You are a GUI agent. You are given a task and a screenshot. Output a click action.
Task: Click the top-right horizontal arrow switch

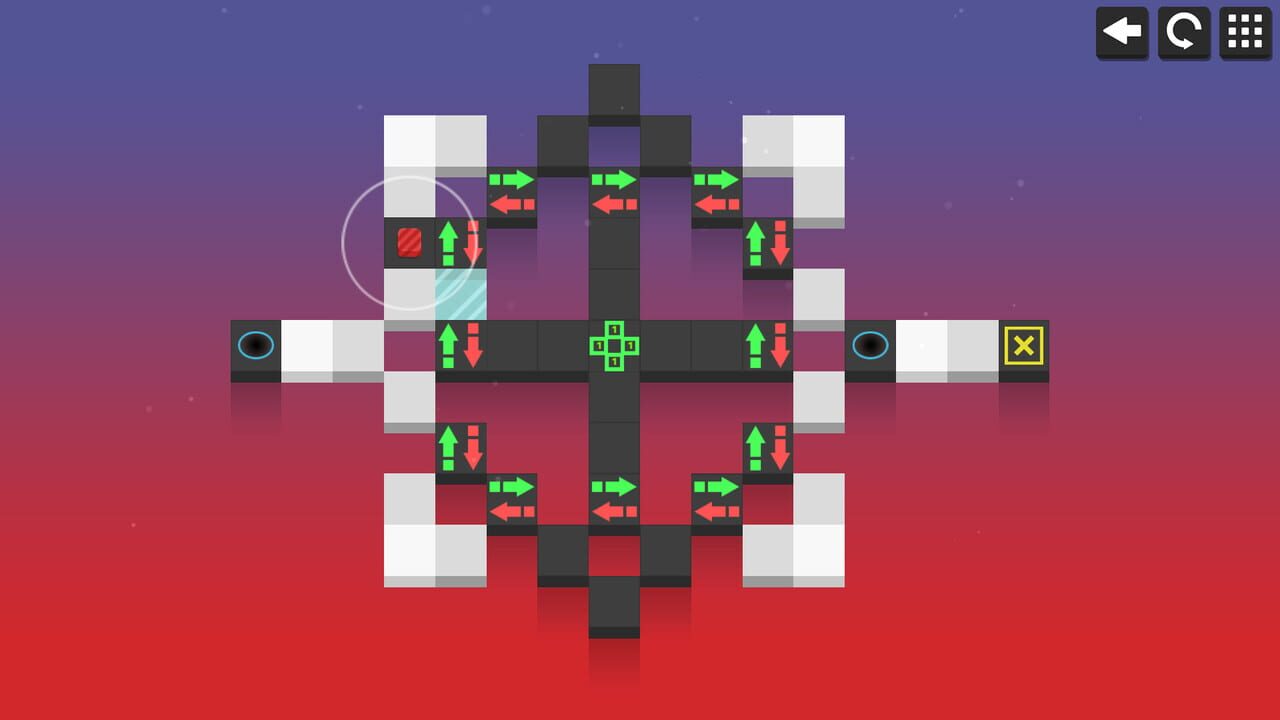tap(716, 192)
